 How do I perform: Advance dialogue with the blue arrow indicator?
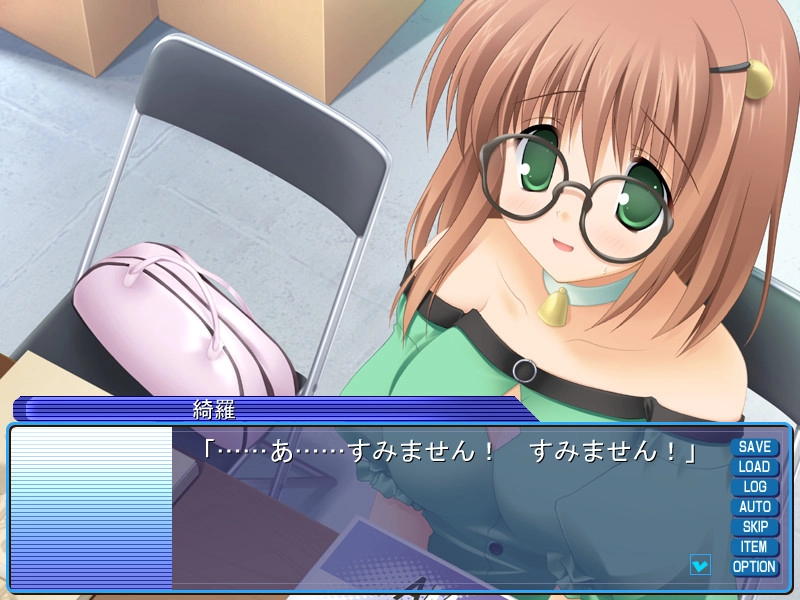[700, 565]
